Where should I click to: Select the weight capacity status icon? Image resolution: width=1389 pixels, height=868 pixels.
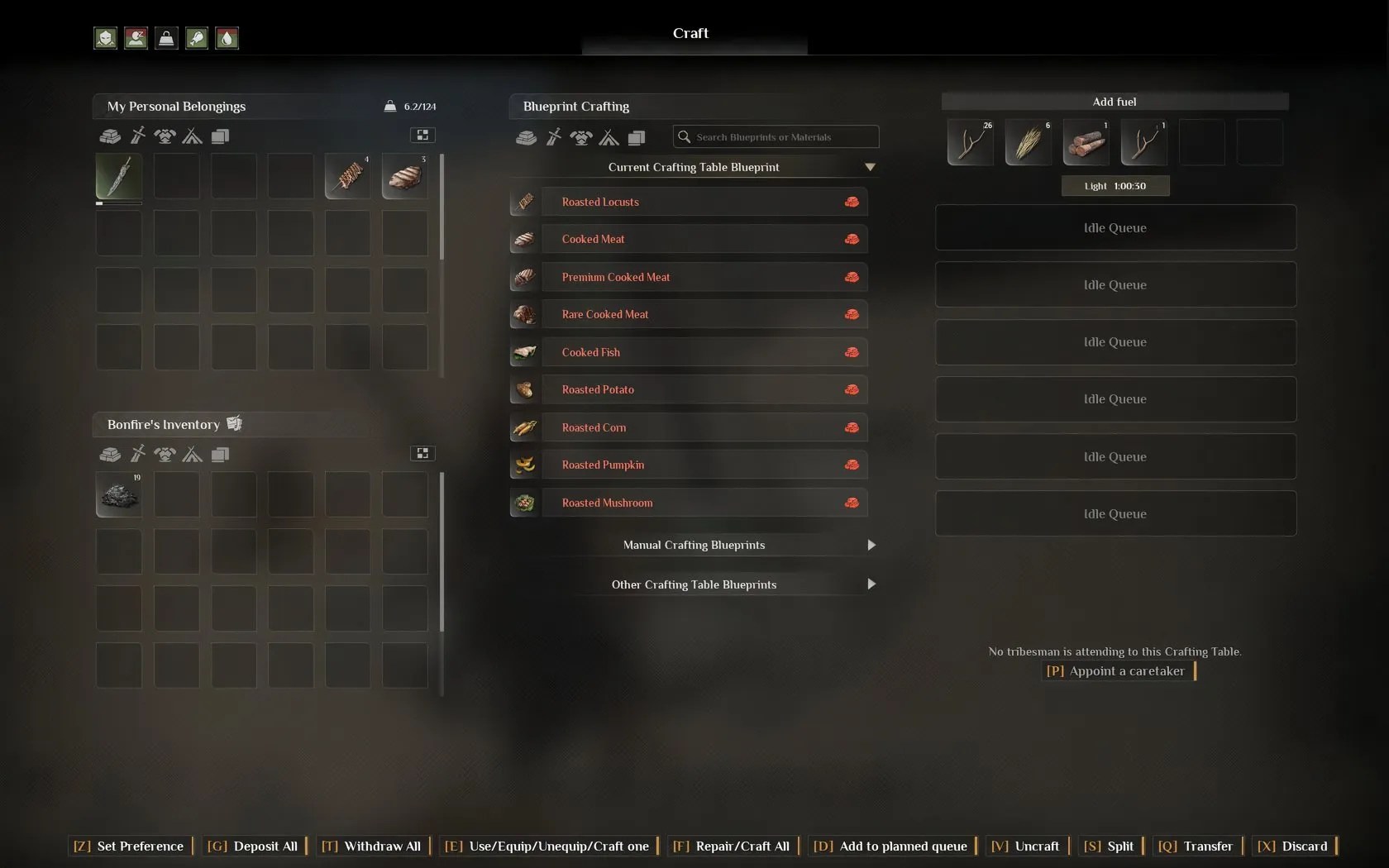[x=166, y=38]
